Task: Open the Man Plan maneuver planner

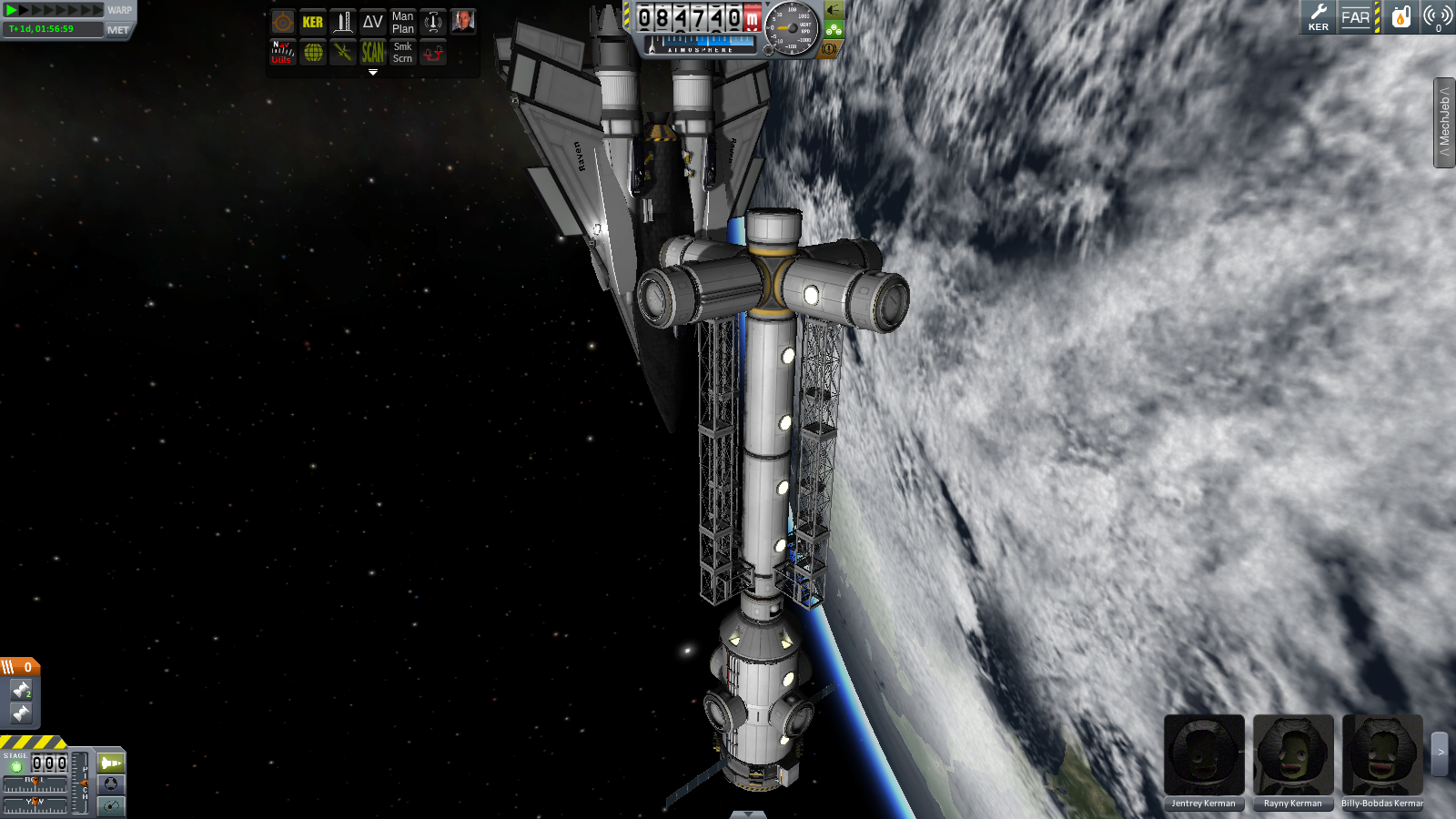Action: [402, 22]
